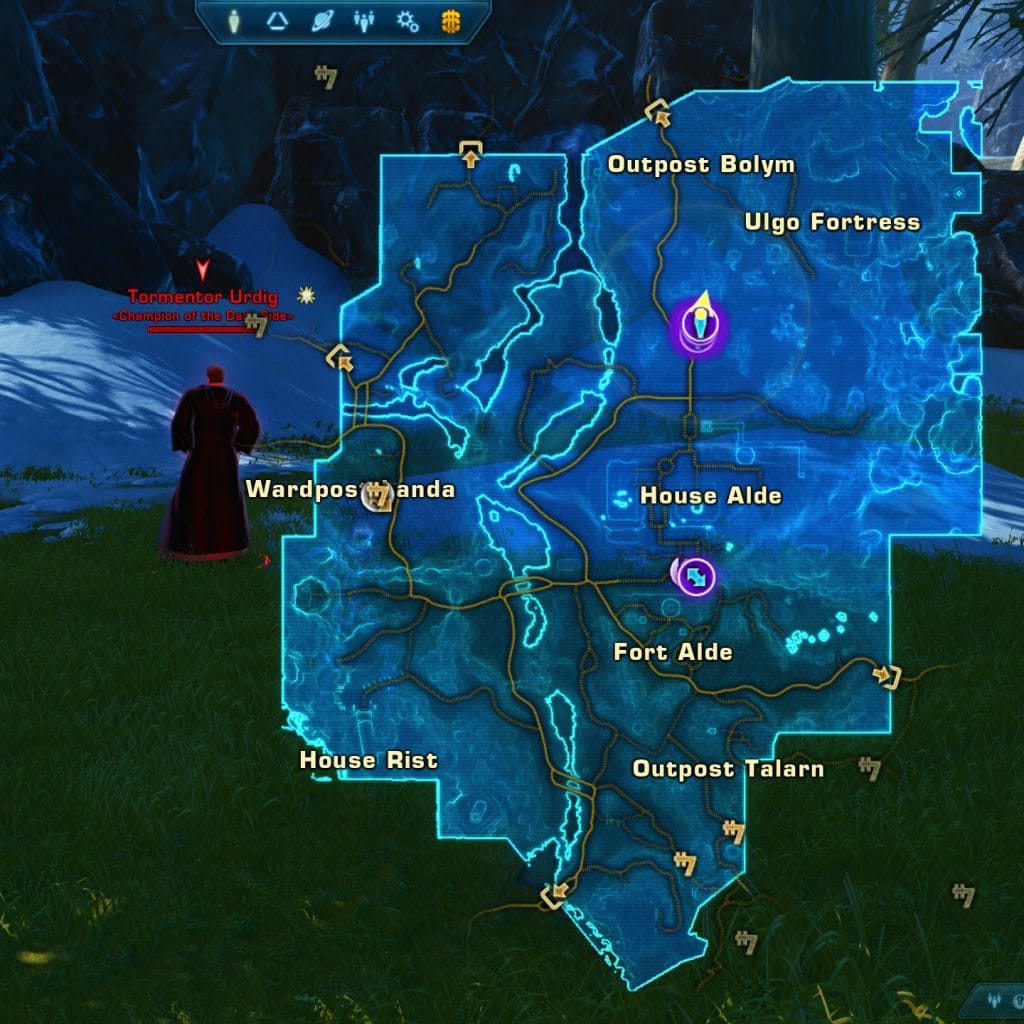
Task: Click the House Rist map label
Action: tap(368, 761)
